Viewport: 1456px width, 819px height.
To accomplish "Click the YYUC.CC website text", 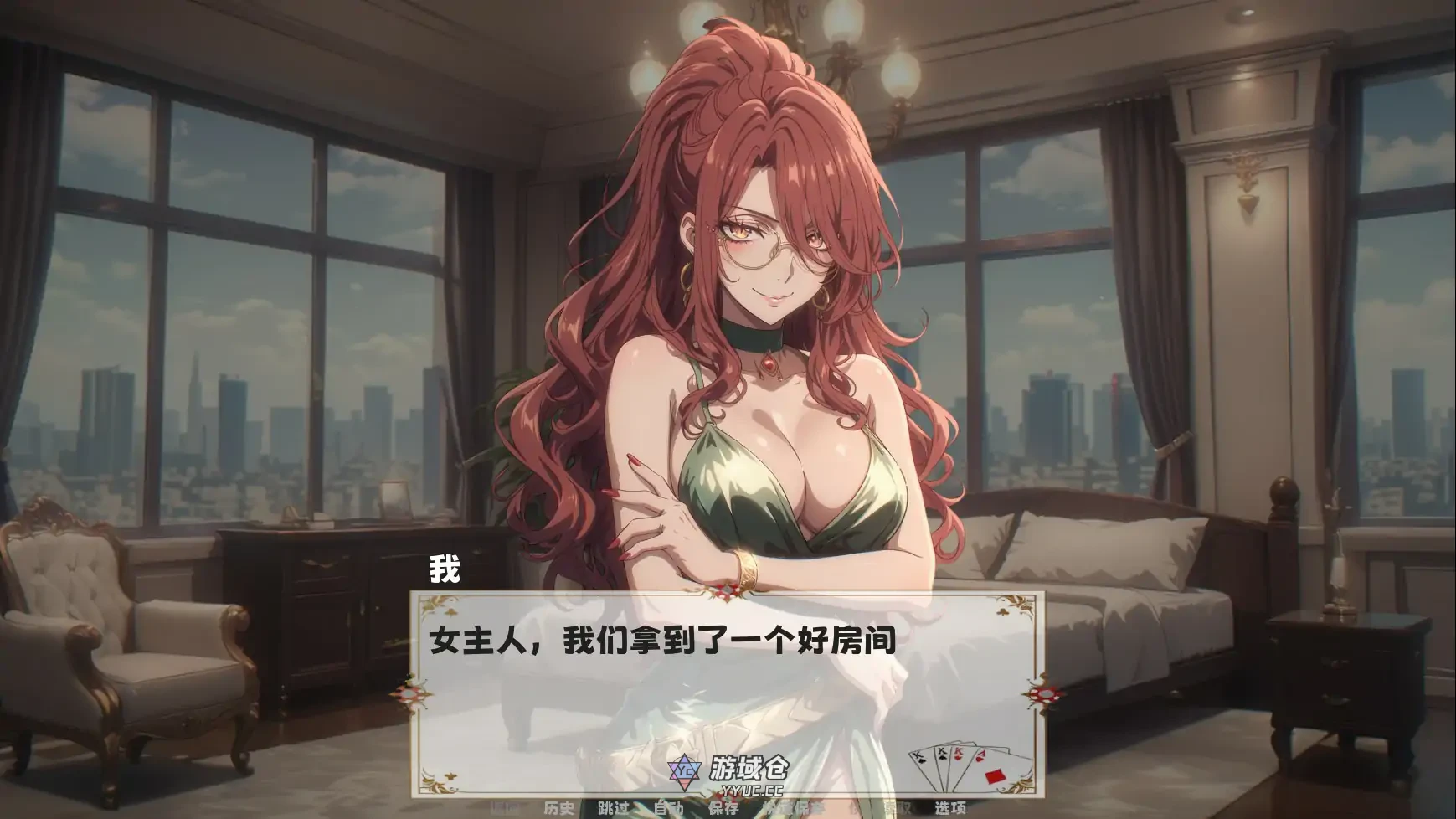I will (x=754, y=791).
